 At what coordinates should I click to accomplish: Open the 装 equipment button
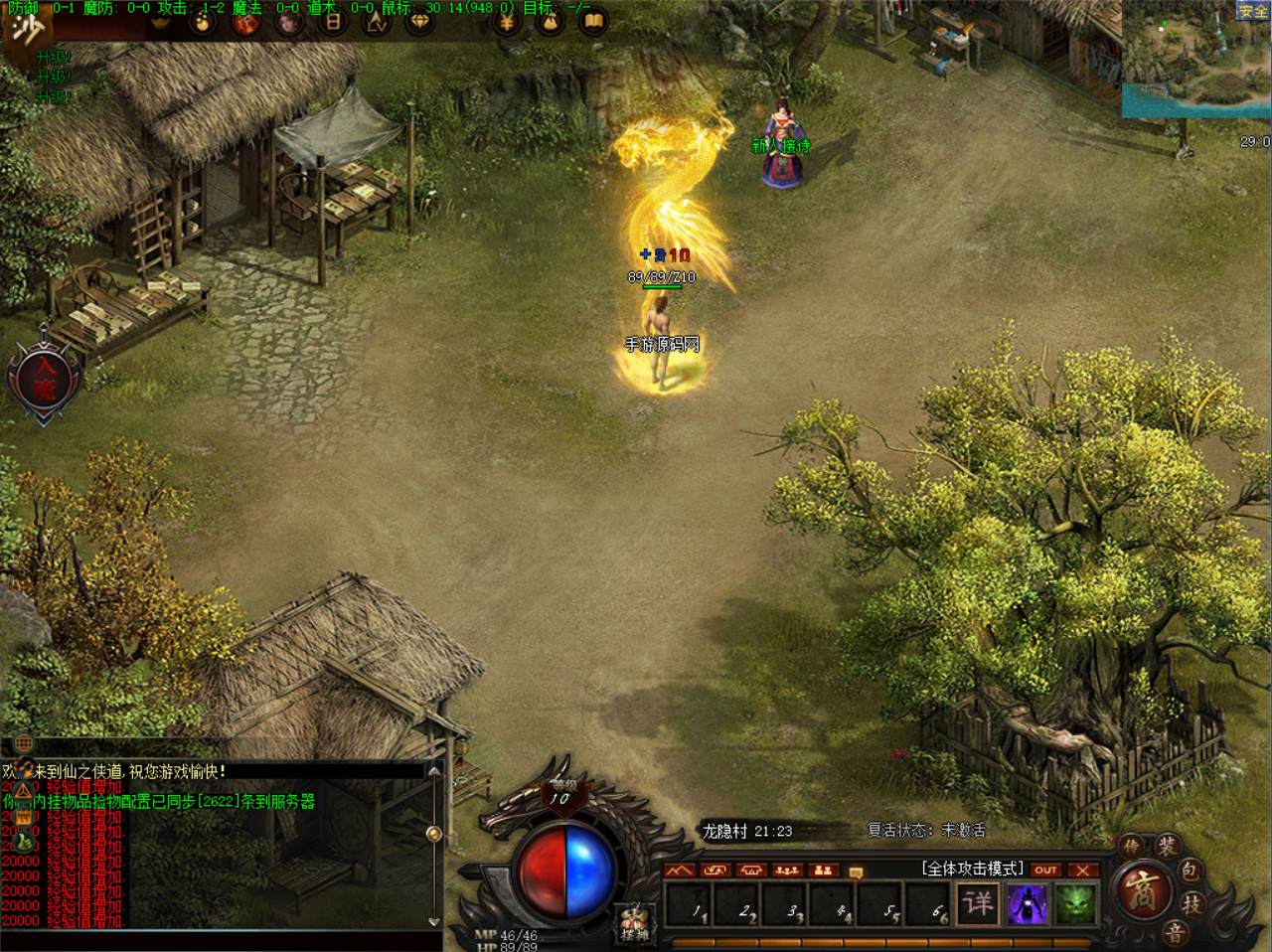tap(1165, 848)
